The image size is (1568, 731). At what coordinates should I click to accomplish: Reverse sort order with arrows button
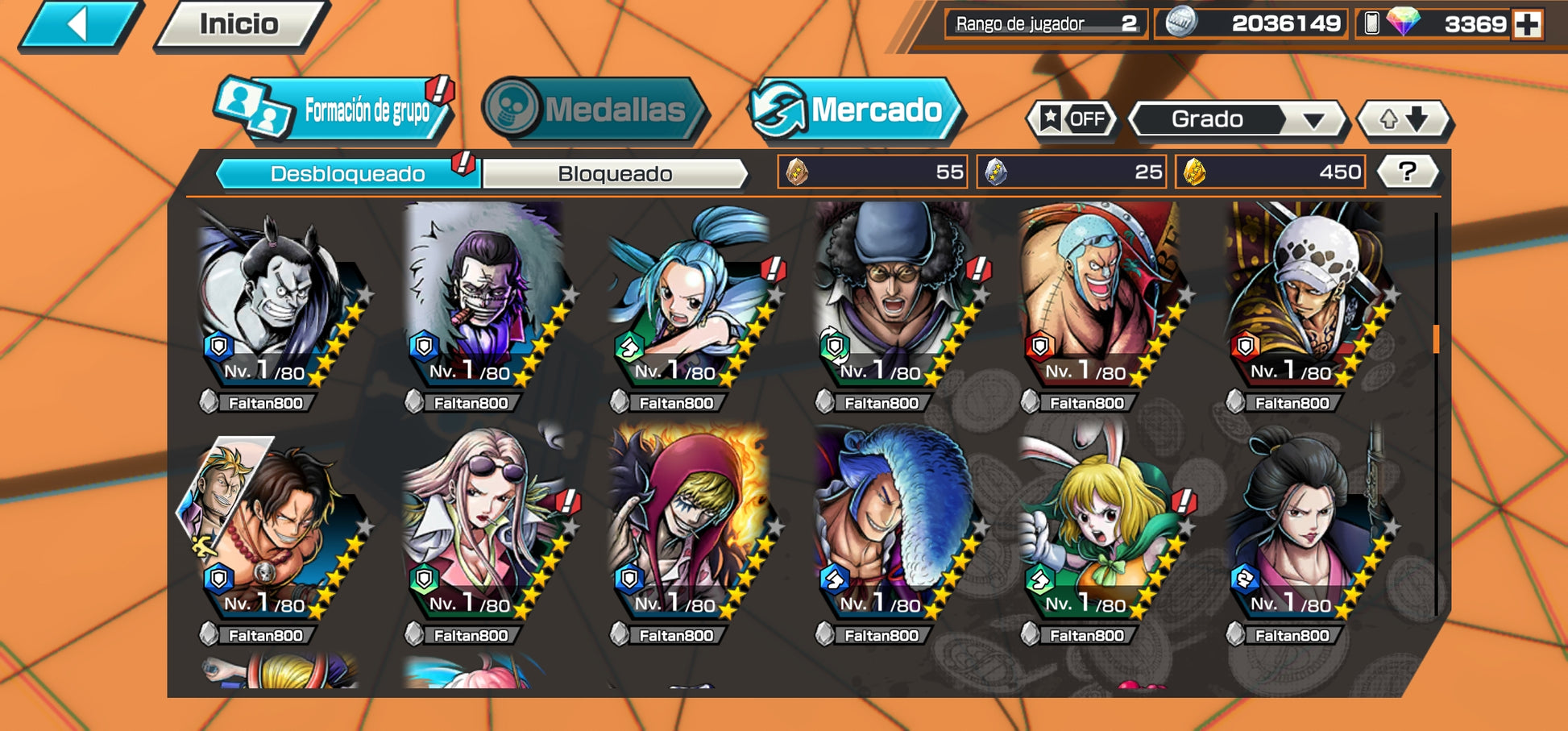click(1404, 119)
